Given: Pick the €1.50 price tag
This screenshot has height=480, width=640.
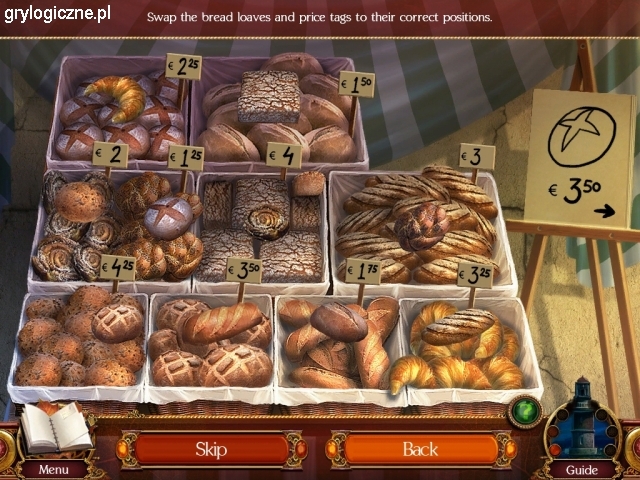Looking at the screenshot, I should click(357, 85).
